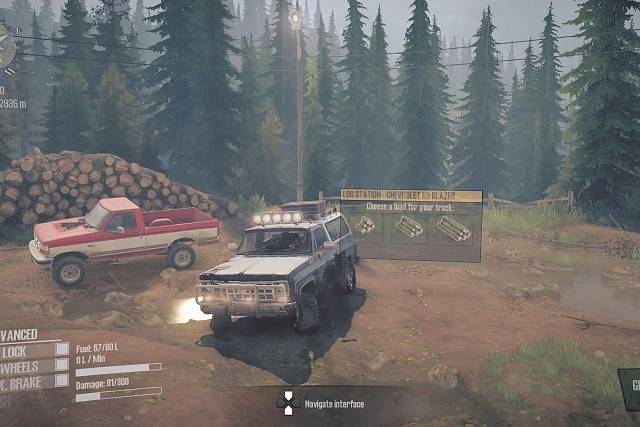Toggle the diff lock checkbox
The height and width of the screenshot is (427, 640).
coord(61,351)
